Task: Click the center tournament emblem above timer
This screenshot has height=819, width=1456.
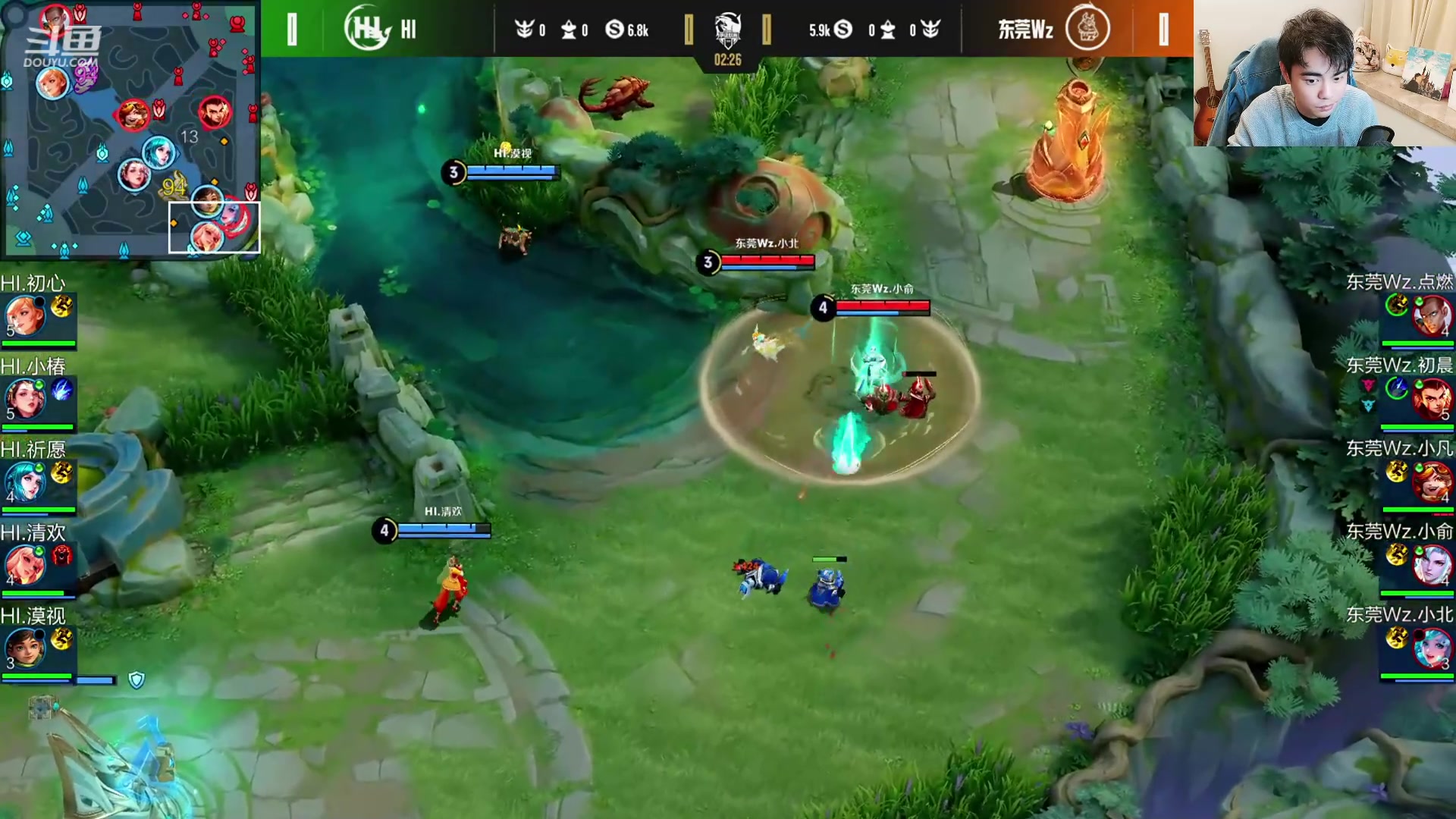Action: (728, 30)
